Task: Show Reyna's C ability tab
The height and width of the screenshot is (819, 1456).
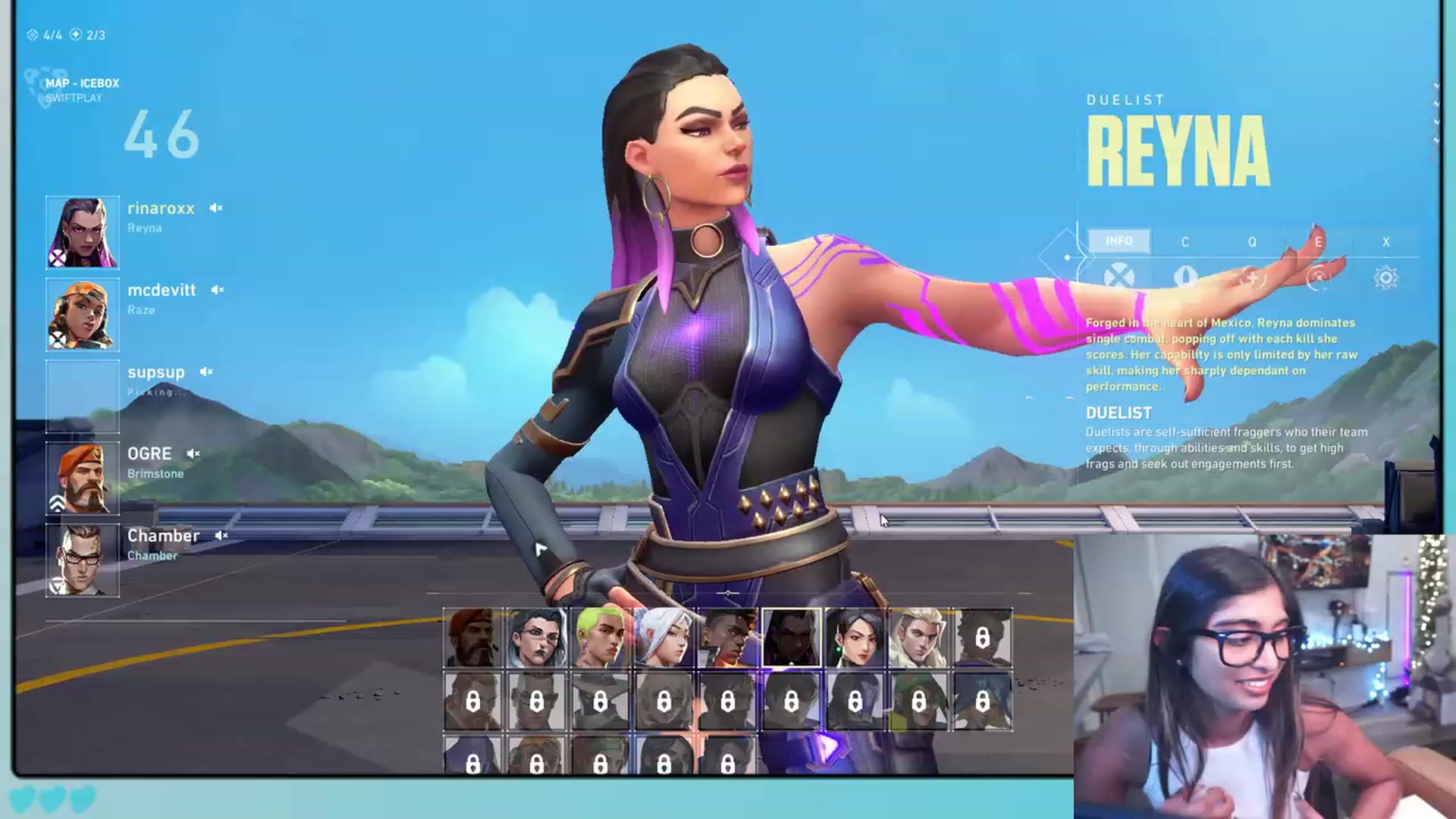Action: tap(1185, 242)
